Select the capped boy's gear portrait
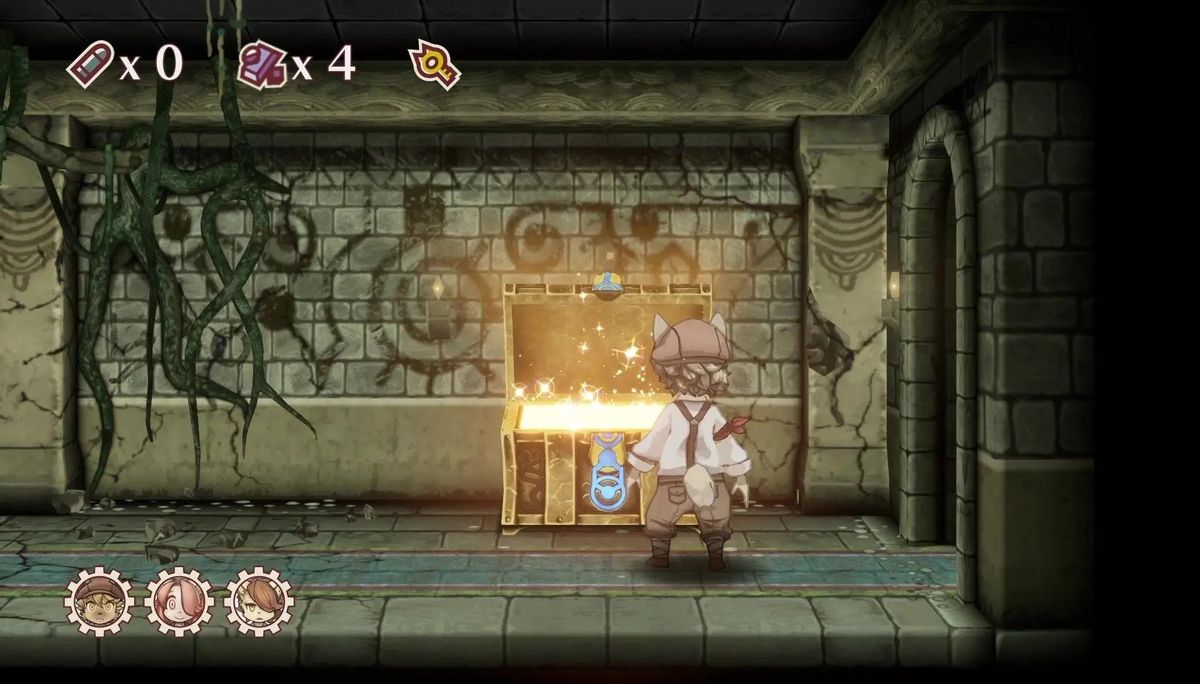This screenshot has height=684, width=1200. coord(99,602)
